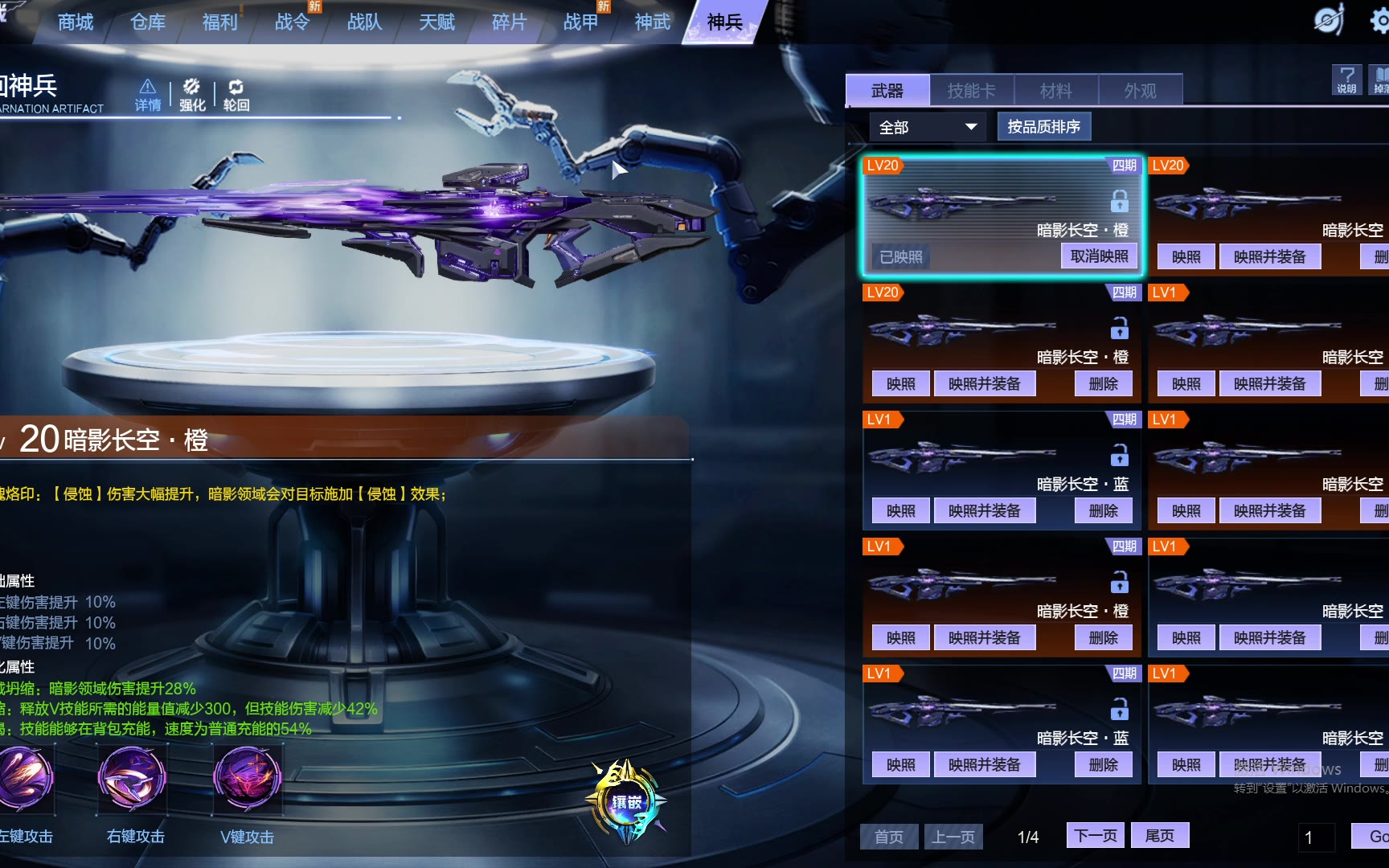The height and width of the screenshot is (868, 1389).
Task: Open the 强化 enhance option
Action: click(x=192, y=95)
